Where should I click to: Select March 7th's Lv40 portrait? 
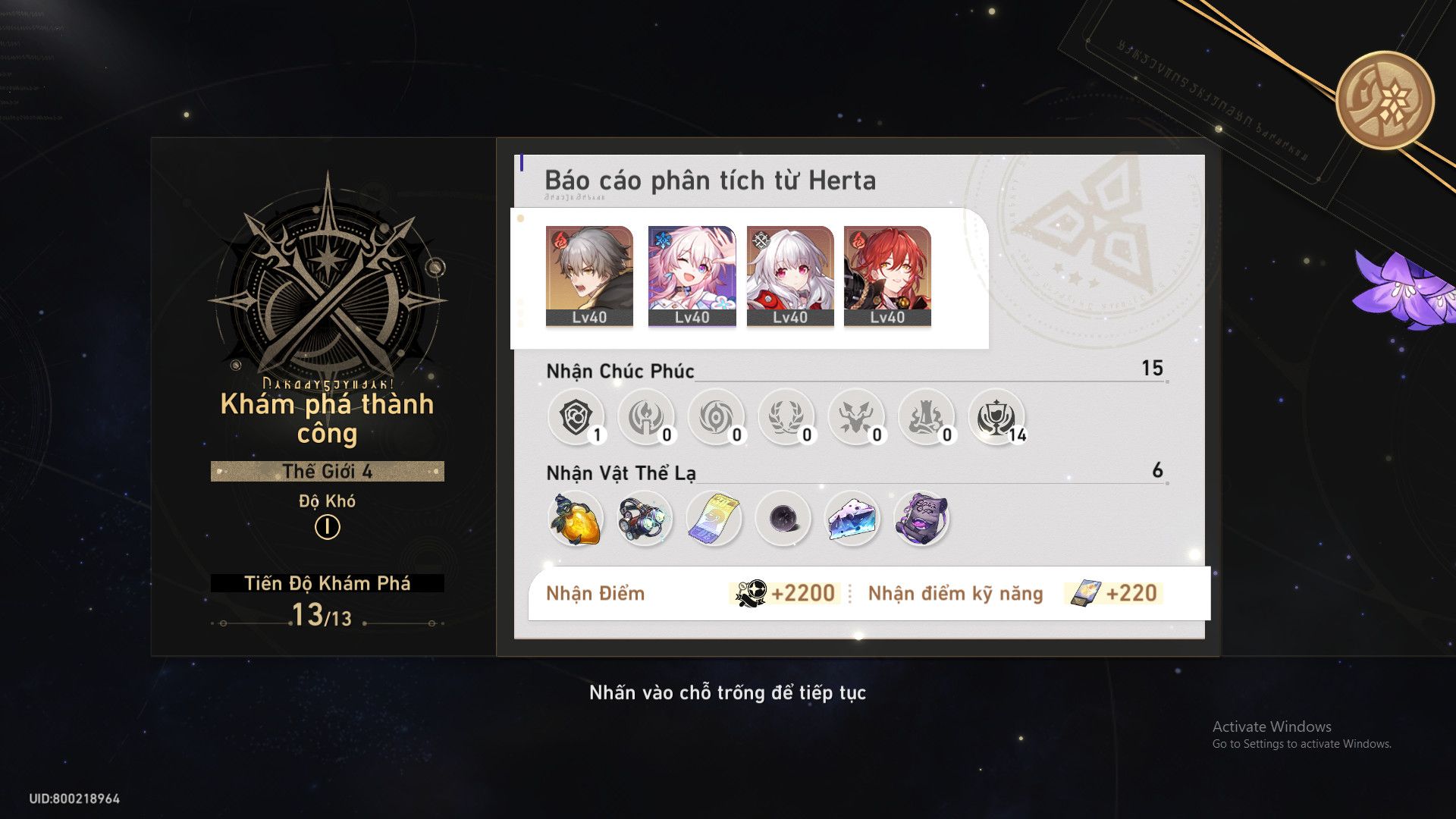pyautogui.click(x=689, y=277)
